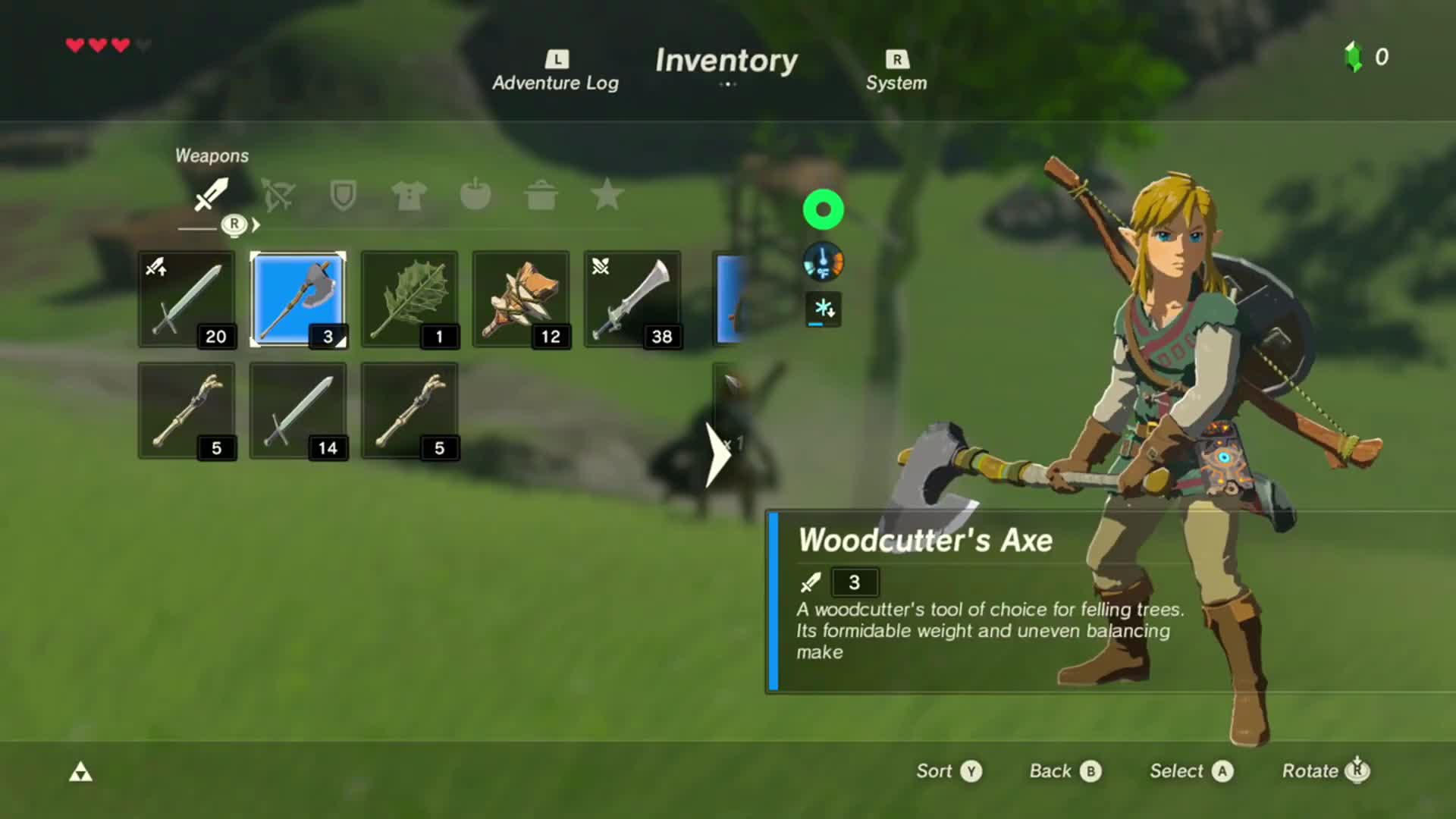This screenshot has height=819, width=1456.
Task: Open the Food cooking pot category
Action: click(x=541, y=196)
